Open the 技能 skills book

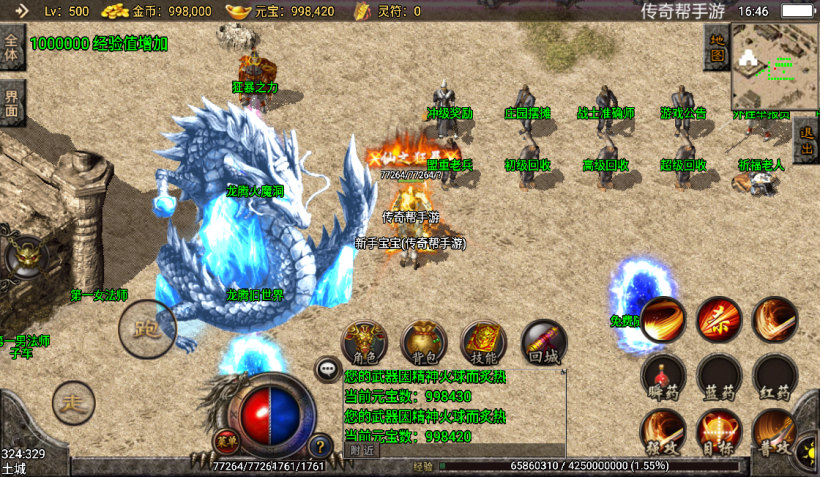pos(484,343)
